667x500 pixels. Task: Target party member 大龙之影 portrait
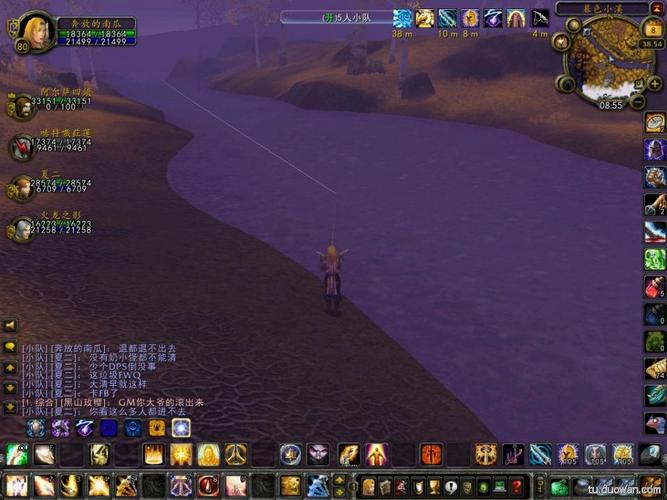click(x=22, y=228)
